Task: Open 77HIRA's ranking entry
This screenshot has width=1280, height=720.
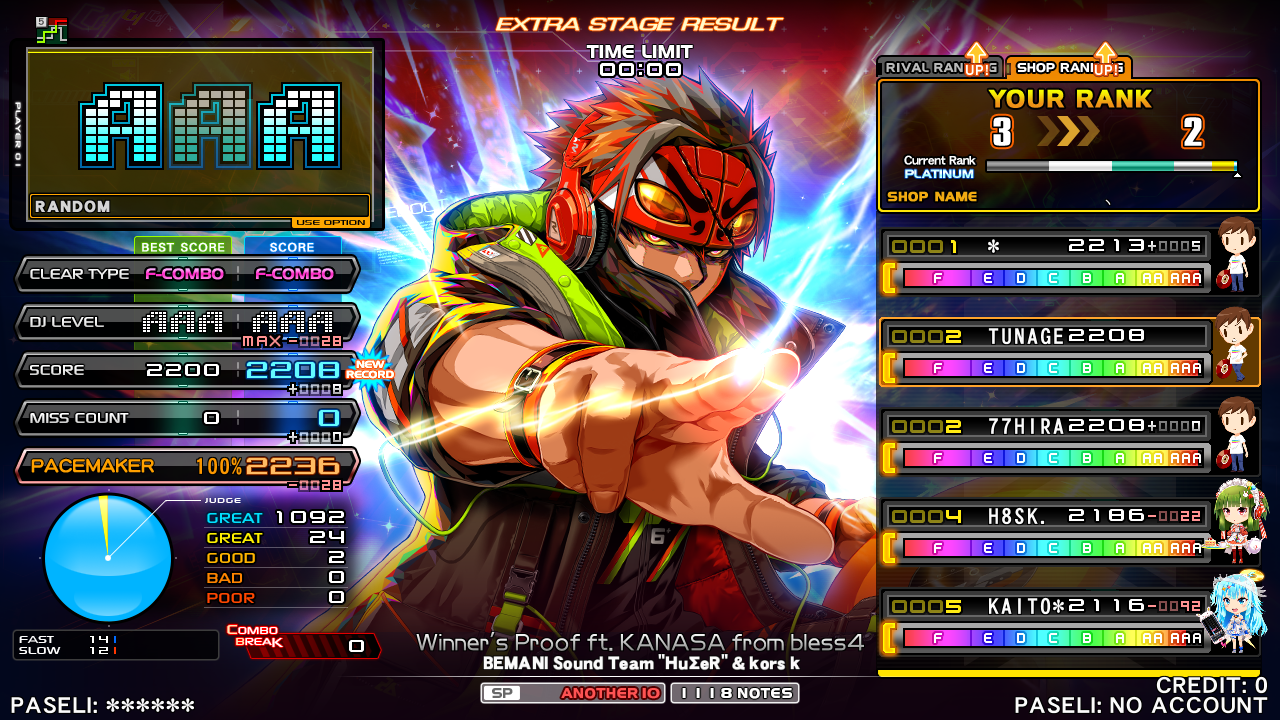Action: [x=1046, y=442]
